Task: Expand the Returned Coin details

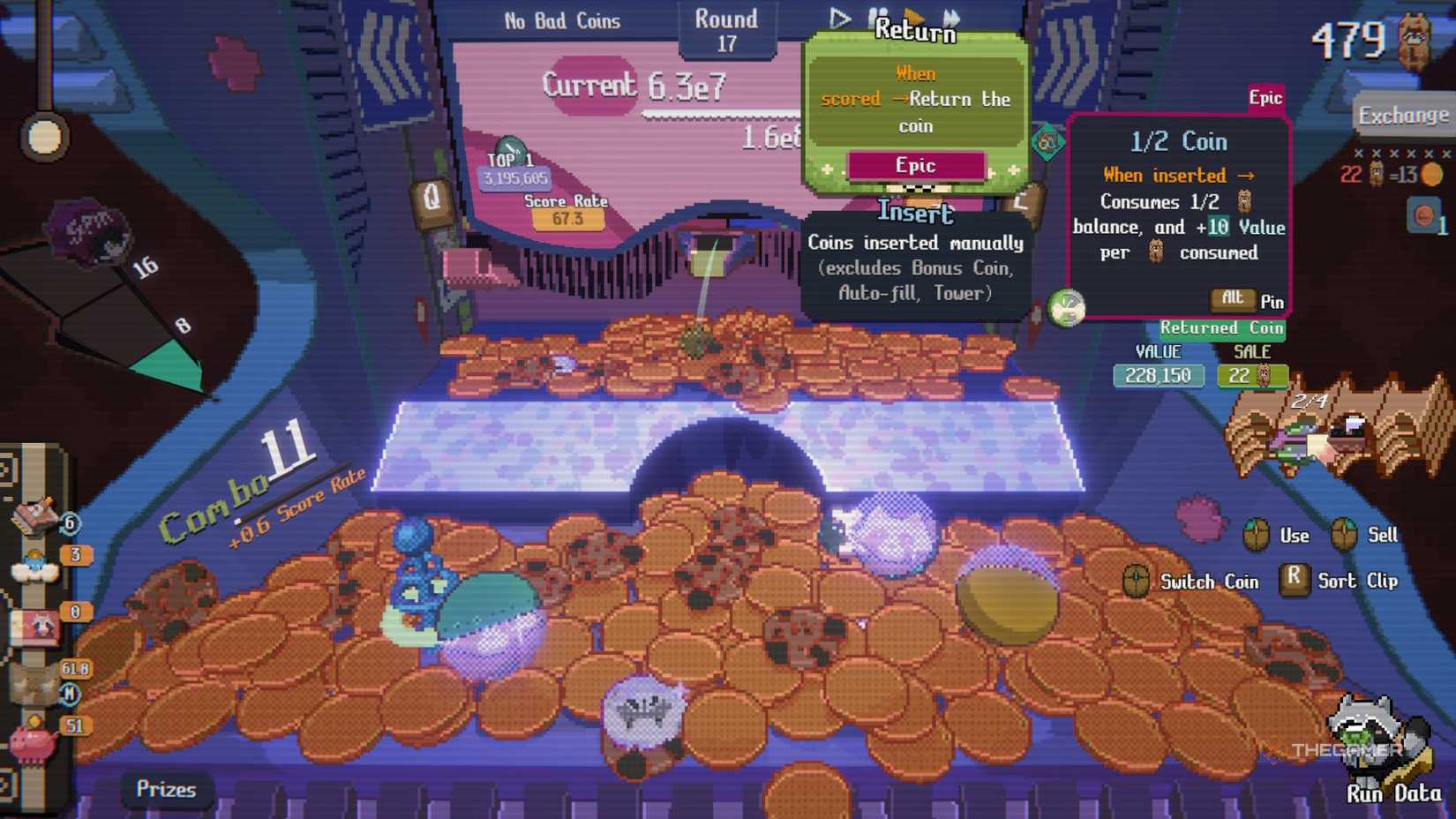Action: pos(1222,328)
